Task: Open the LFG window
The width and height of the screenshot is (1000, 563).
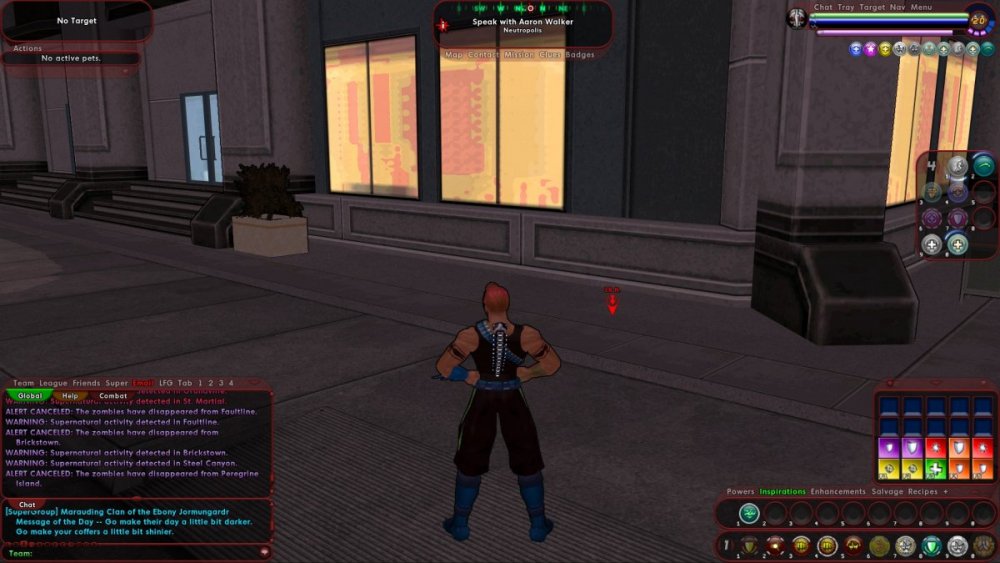Action: (166, 383)
